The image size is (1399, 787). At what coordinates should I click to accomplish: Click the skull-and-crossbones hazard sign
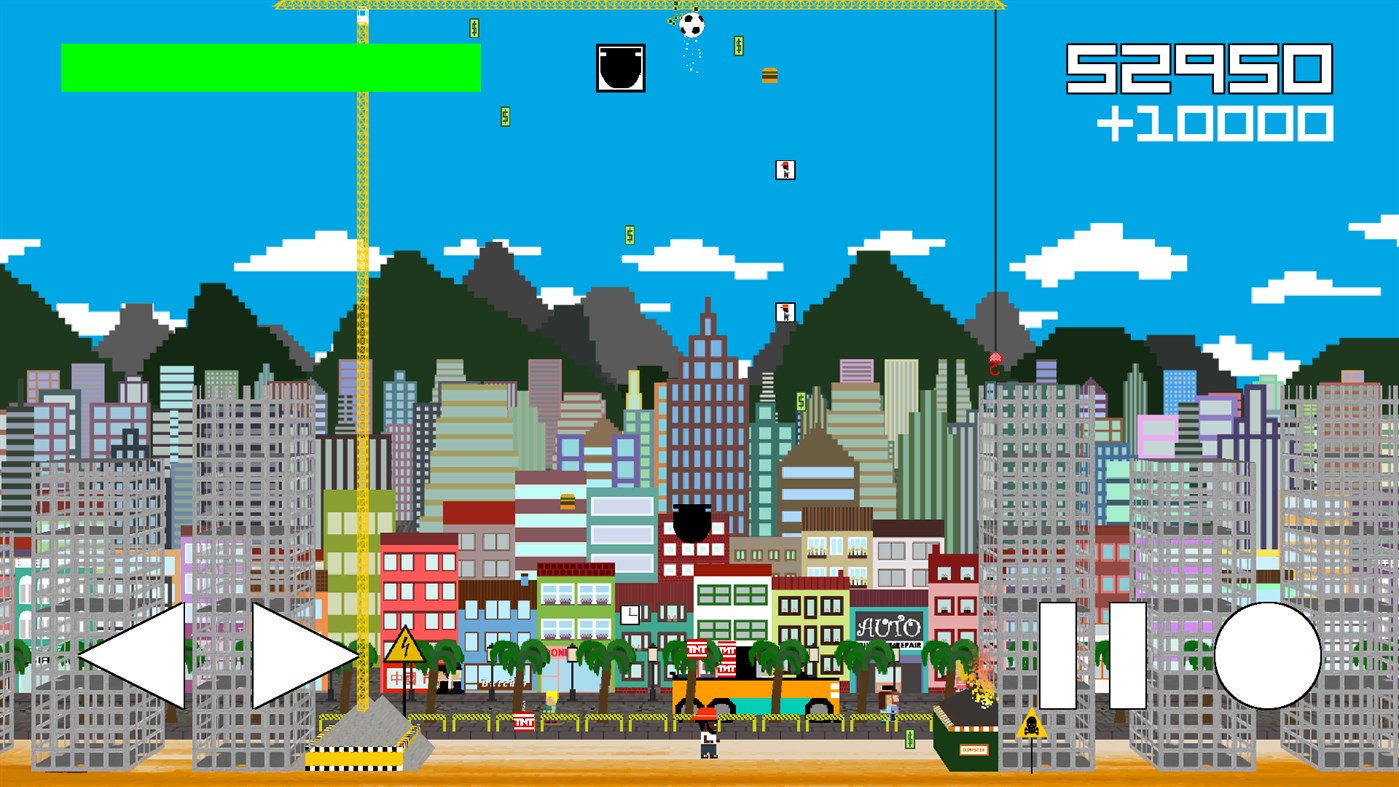point(1031,727)
